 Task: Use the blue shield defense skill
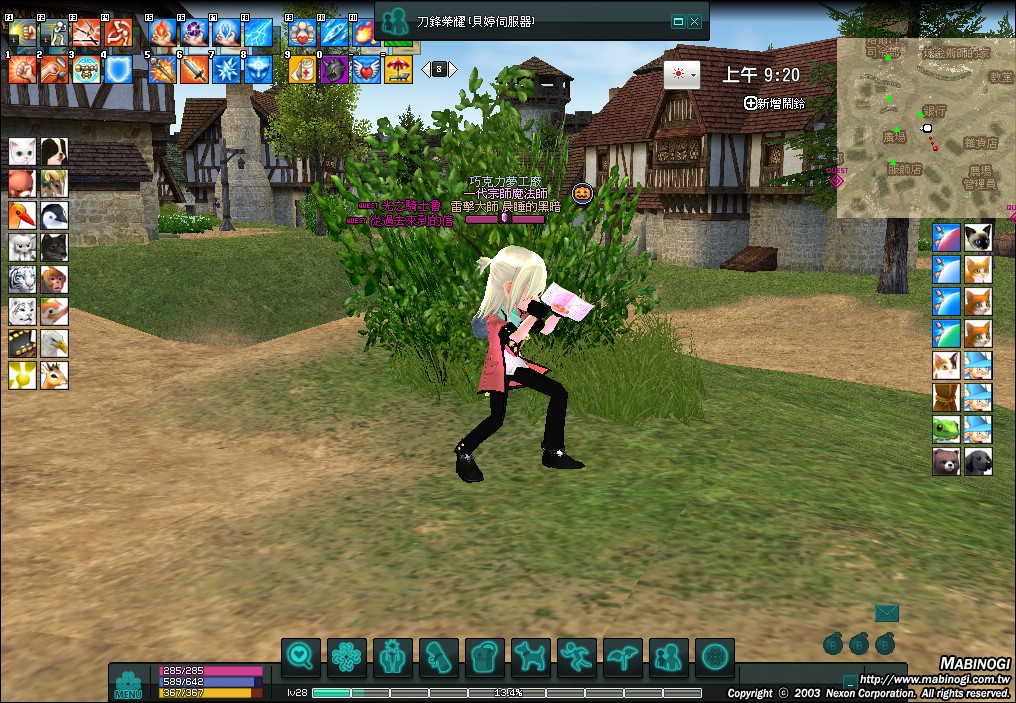pyautogui.click(x=119, y=69)
